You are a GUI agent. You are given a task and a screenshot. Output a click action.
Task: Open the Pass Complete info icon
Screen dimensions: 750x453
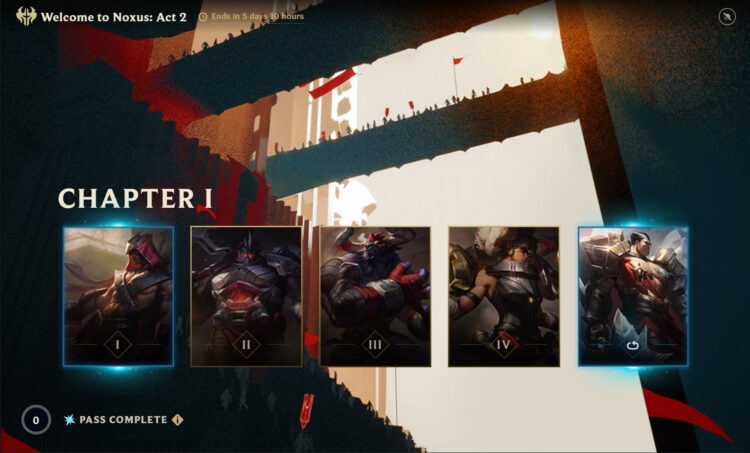coord(177,420)
